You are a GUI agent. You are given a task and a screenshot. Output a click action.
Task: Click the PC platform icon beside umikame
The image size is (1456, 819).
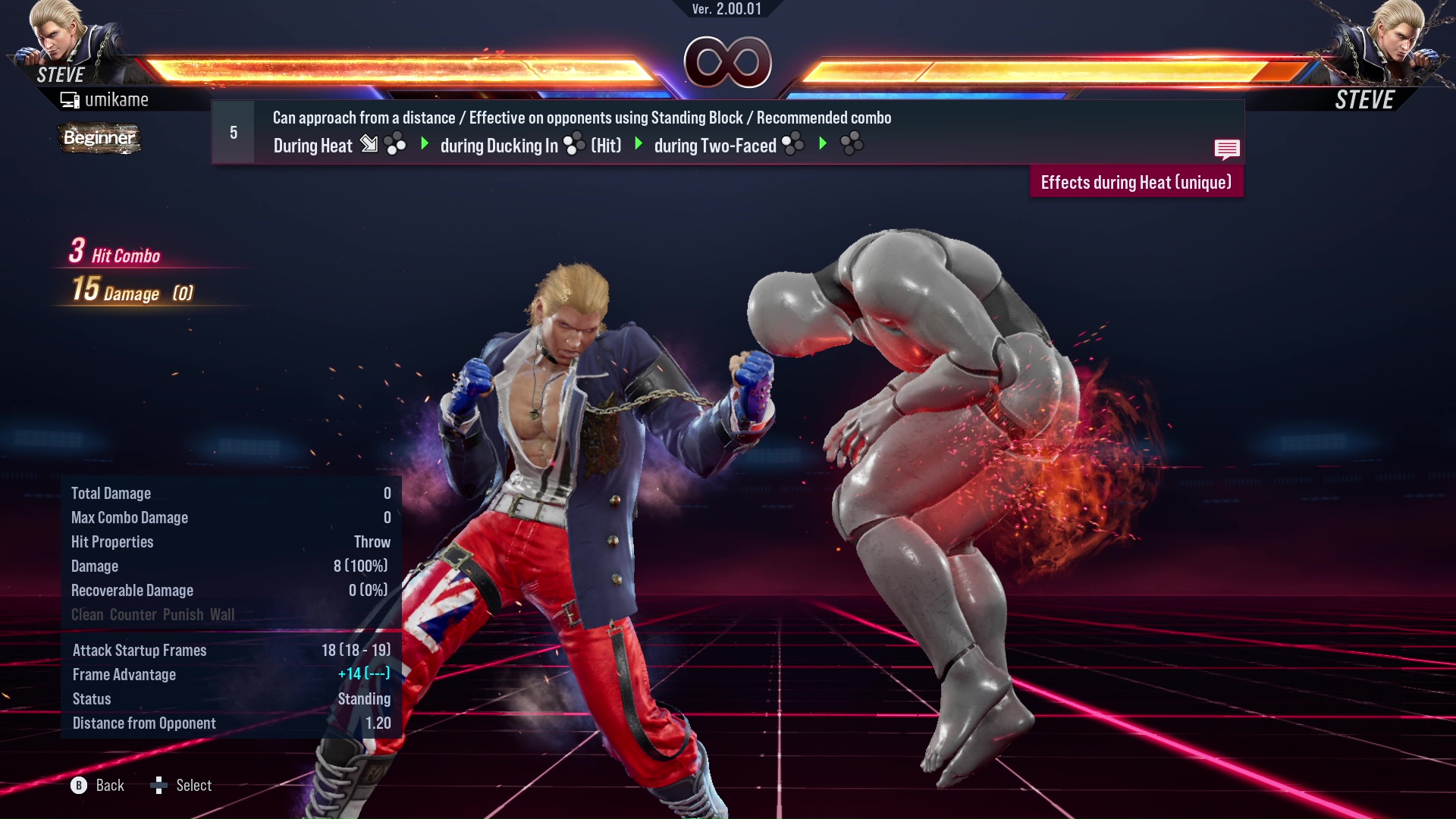pyautogui.click(x=71, y=99)
